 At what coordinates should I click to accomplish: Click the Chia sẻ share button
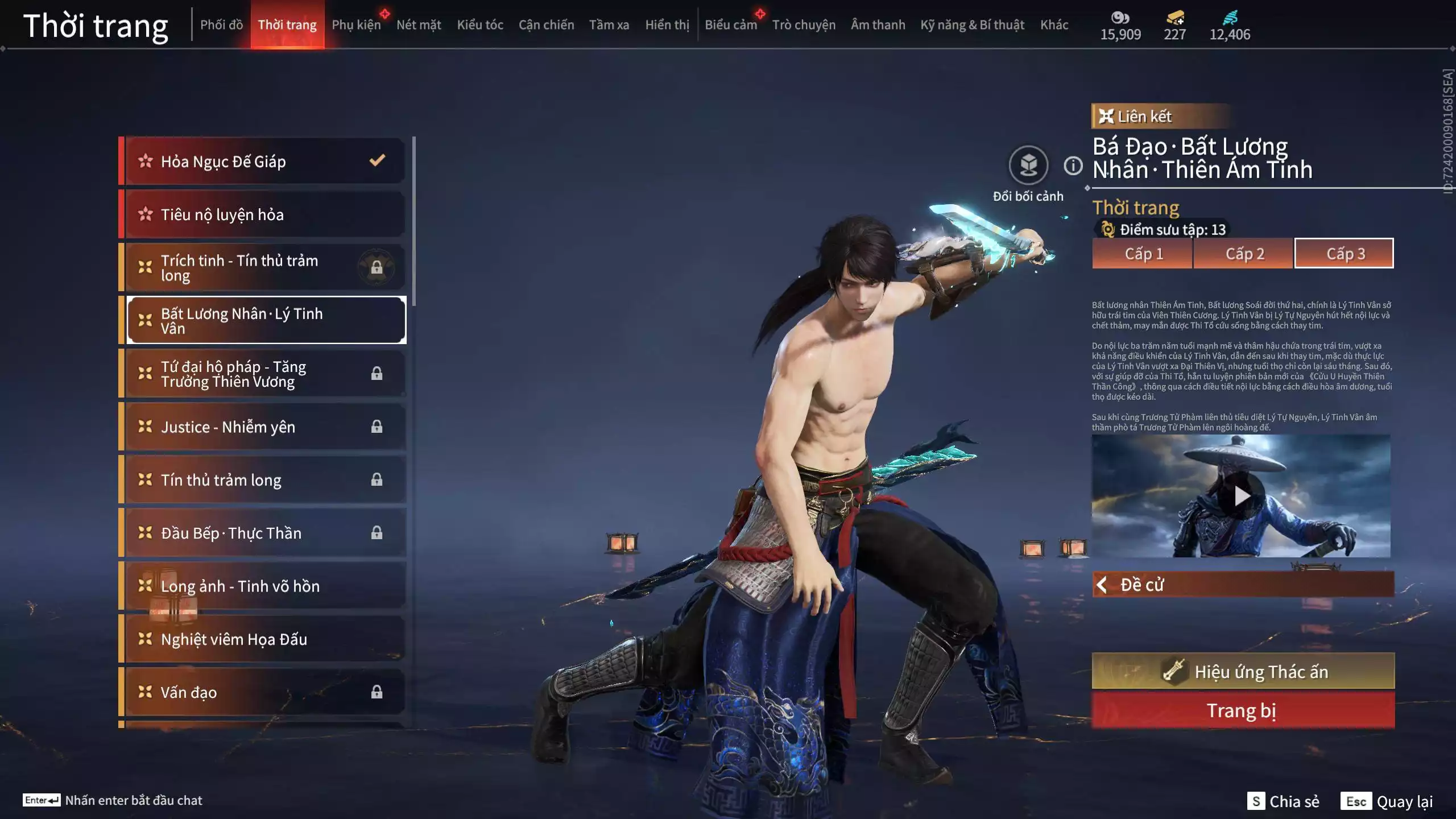coord(1284,801)
